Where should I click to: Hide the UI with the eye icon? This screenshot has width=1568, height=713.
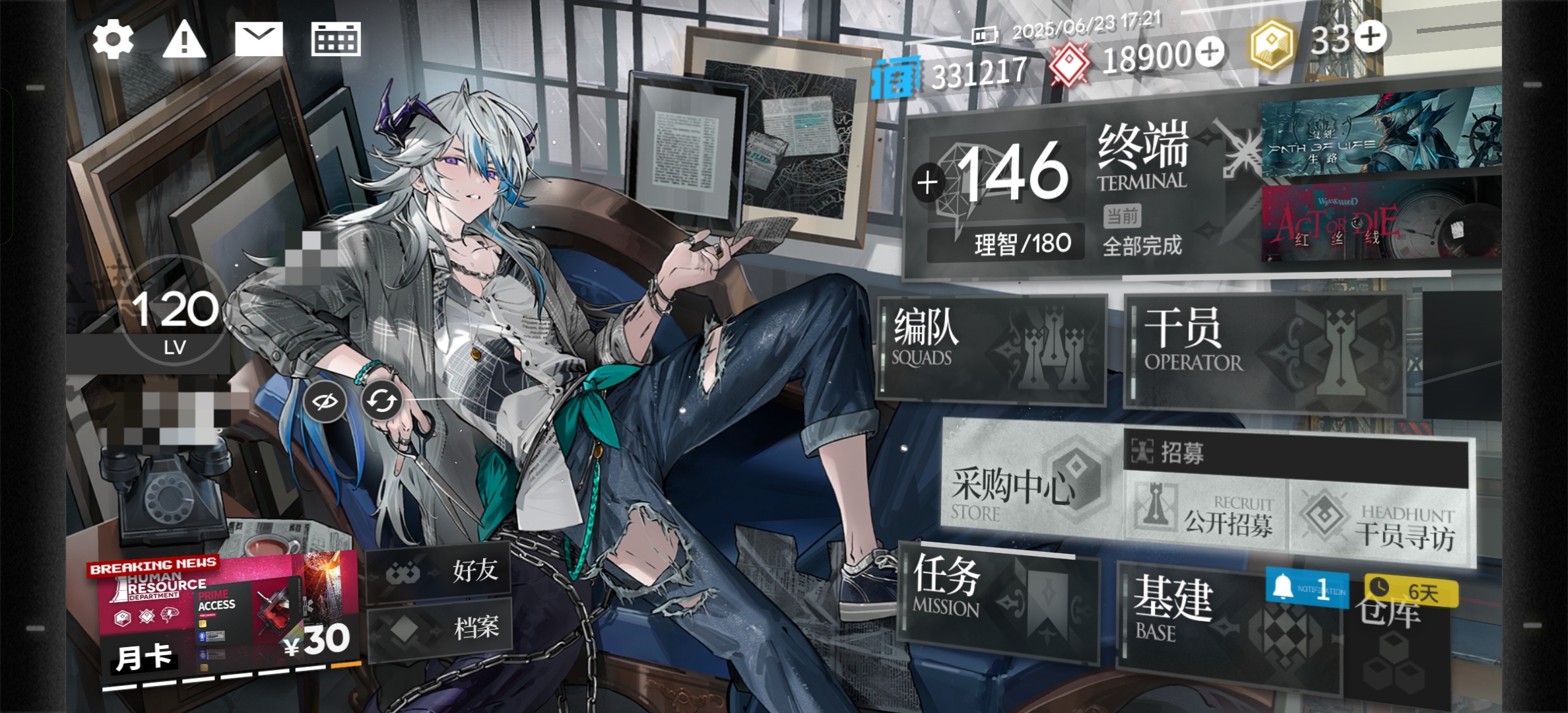[x=325, y=401]
